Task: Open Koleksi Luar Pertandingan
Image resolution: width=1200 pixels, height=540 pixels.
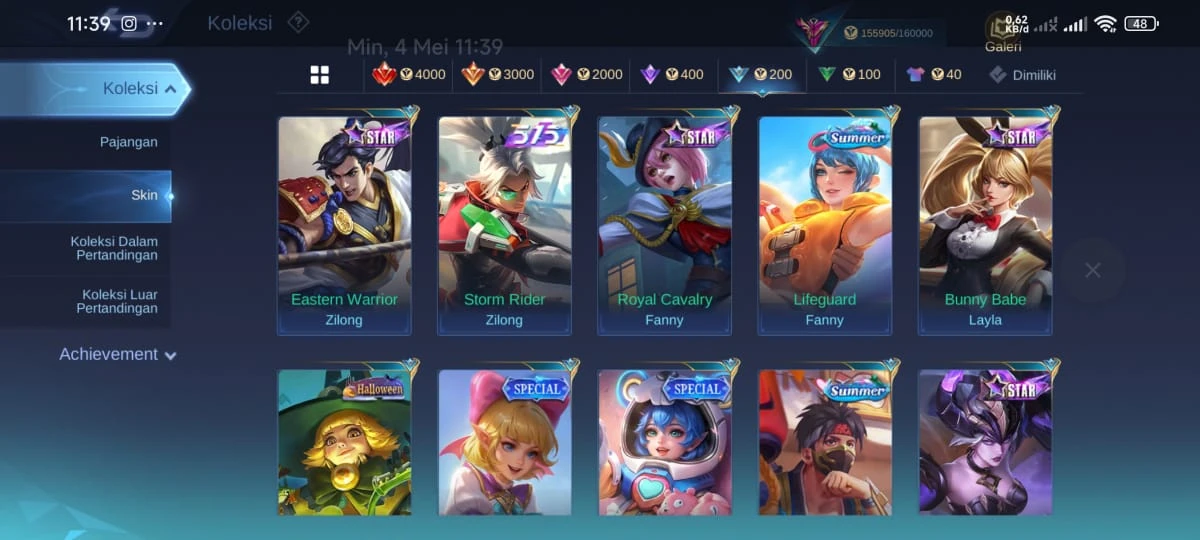Action: 116,301
